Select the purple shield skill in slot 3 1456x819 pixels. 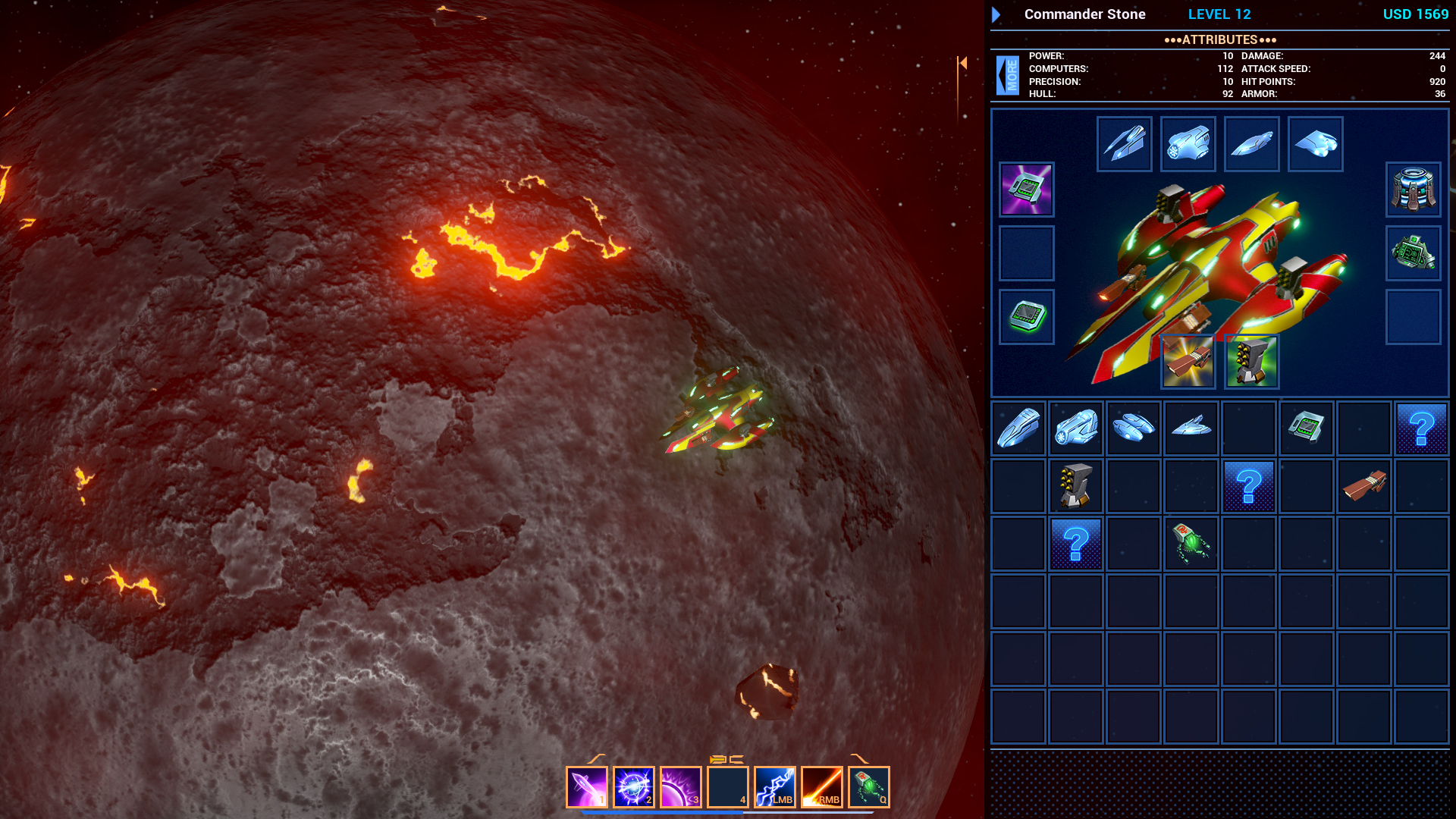[x=679, y=786]
